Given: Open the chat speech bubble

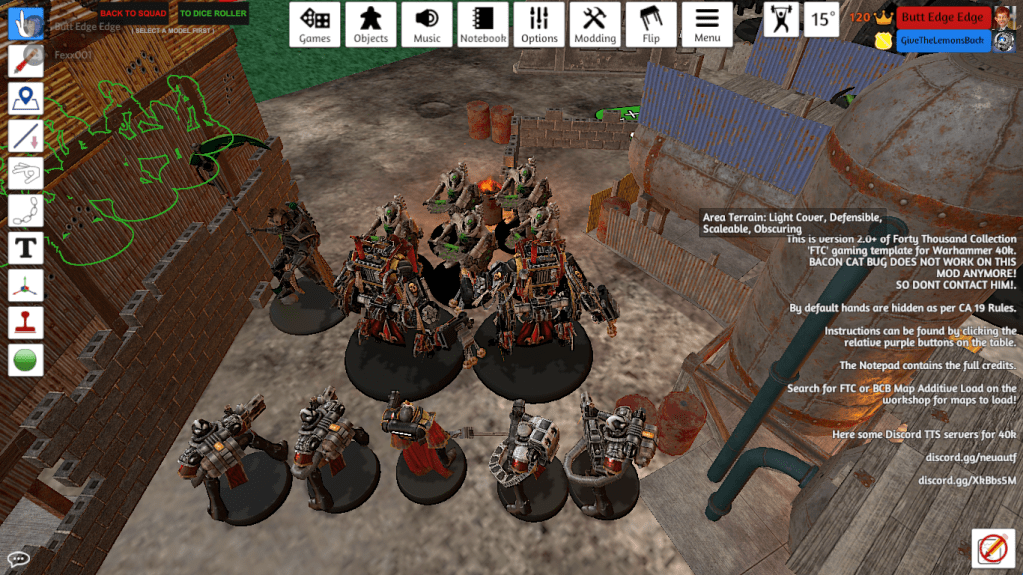Looking at the screenshot, I should click(x=17, y=559).
